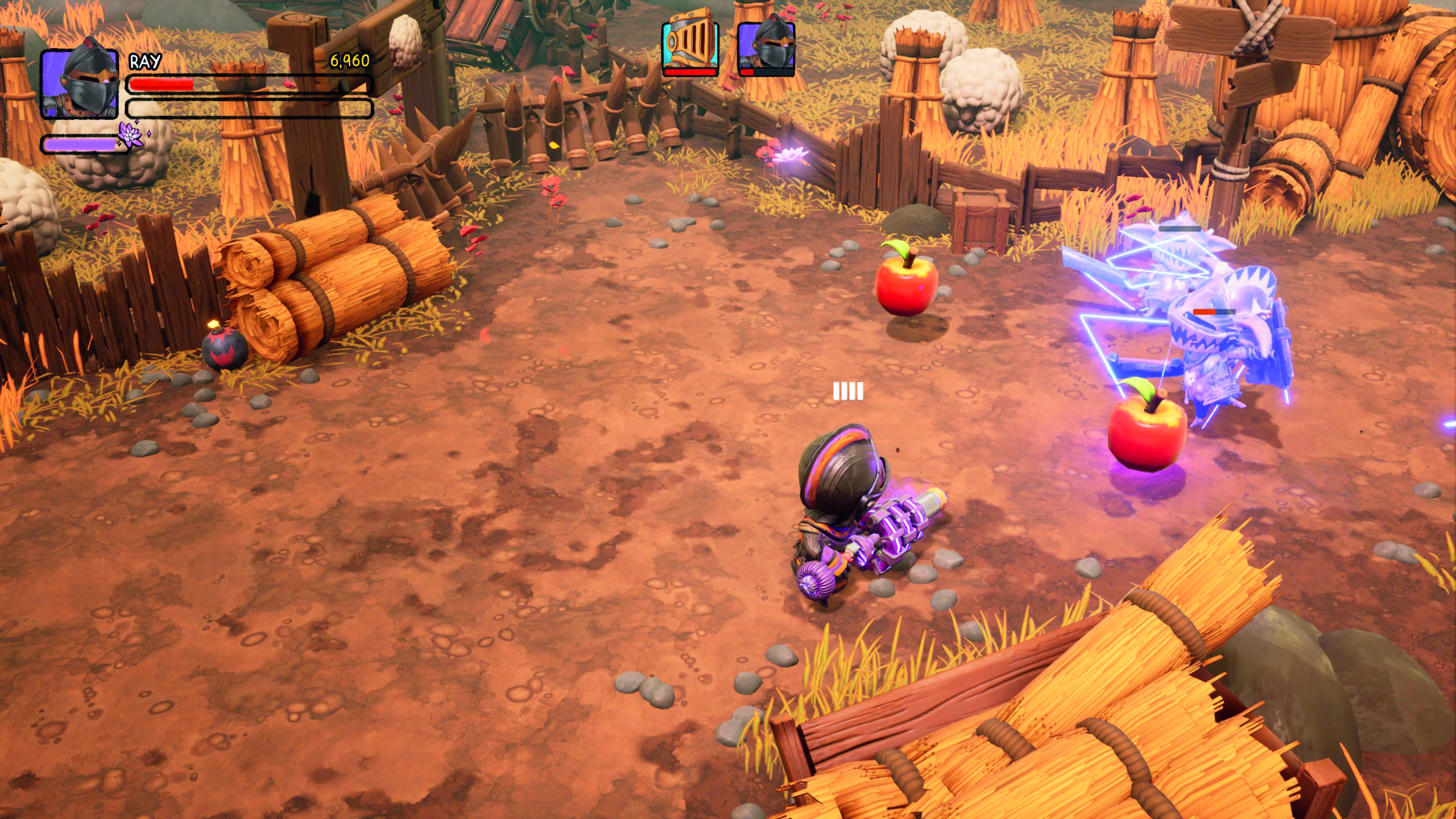Click the purple lotus flower icon
This screenshot has width=1456, height=819.
130,134
